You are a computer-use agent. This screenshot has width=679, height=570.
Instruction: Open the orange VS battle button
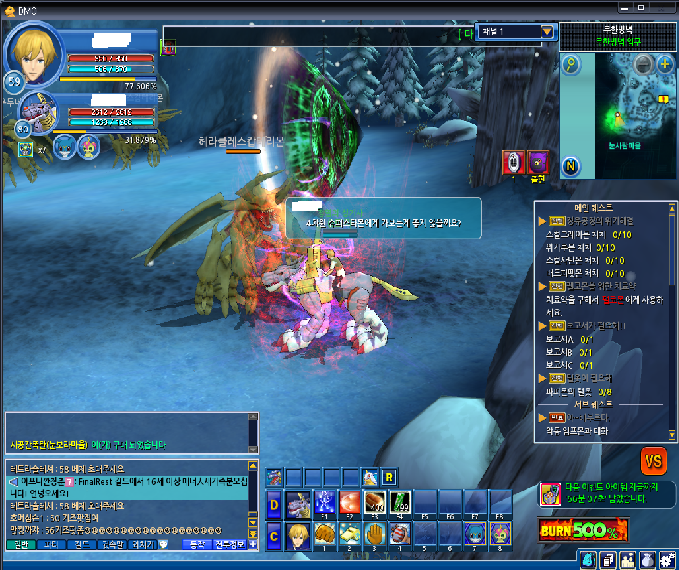pyautogui.click(x=654, y=461)
